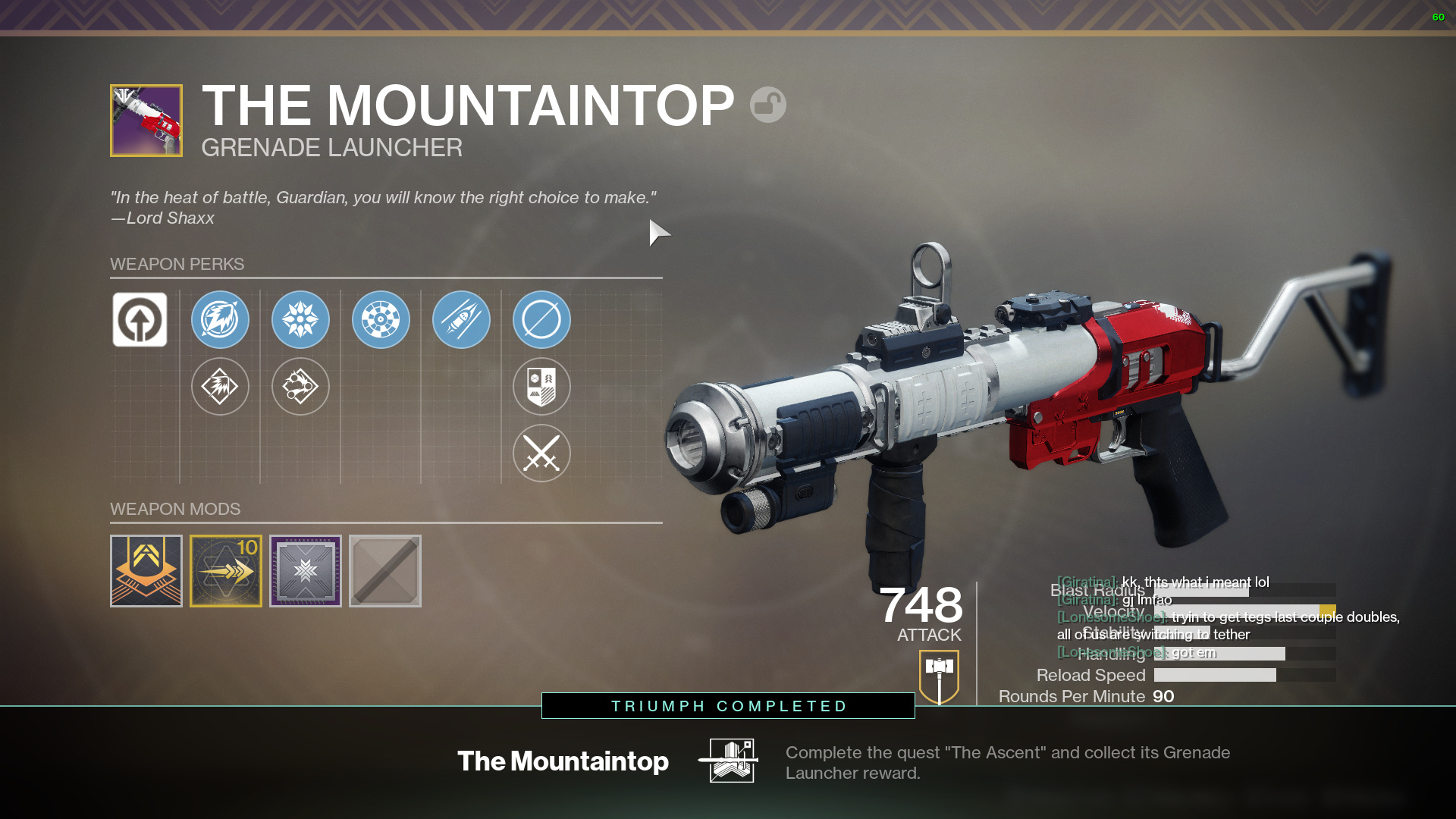Toggle the lock icon beside The Mountaintop

tap(768, 105)
